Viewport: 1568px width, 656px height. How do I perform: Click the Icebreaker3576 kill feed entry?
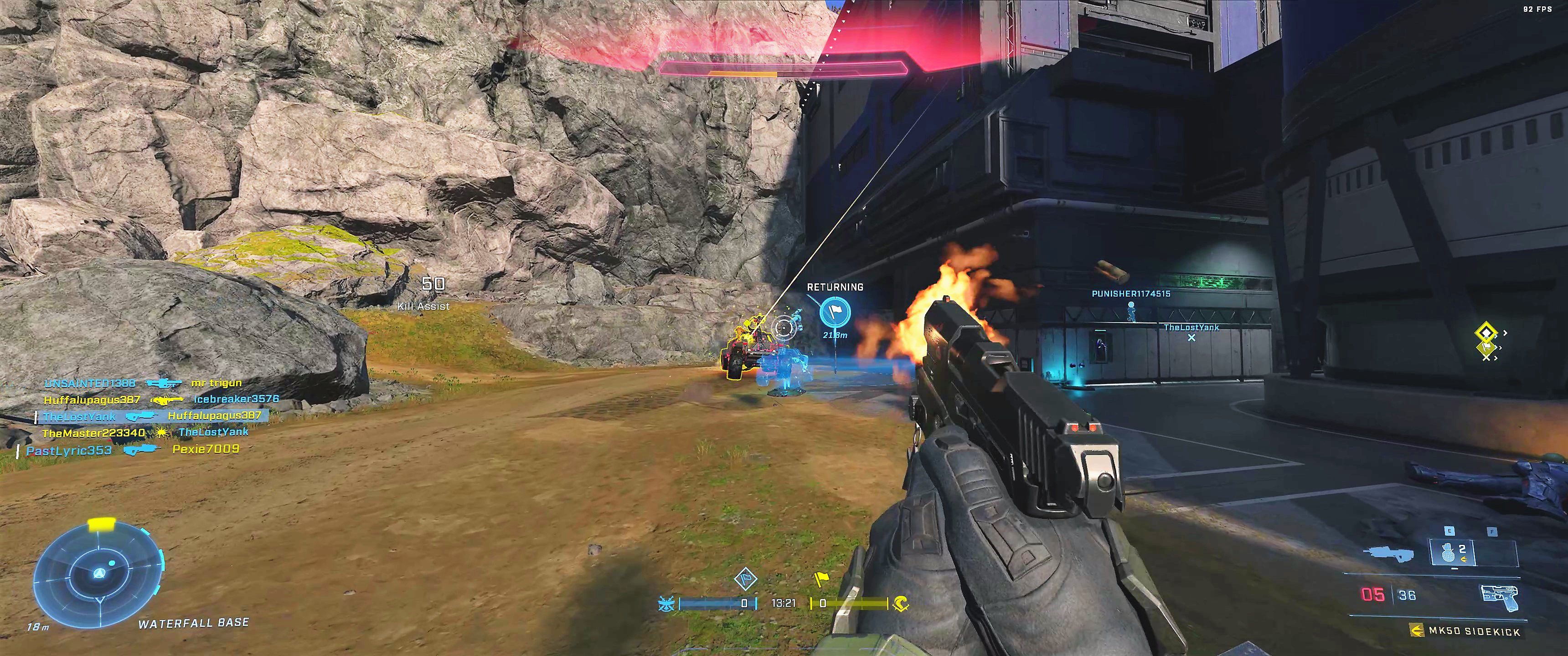point(236,399)
